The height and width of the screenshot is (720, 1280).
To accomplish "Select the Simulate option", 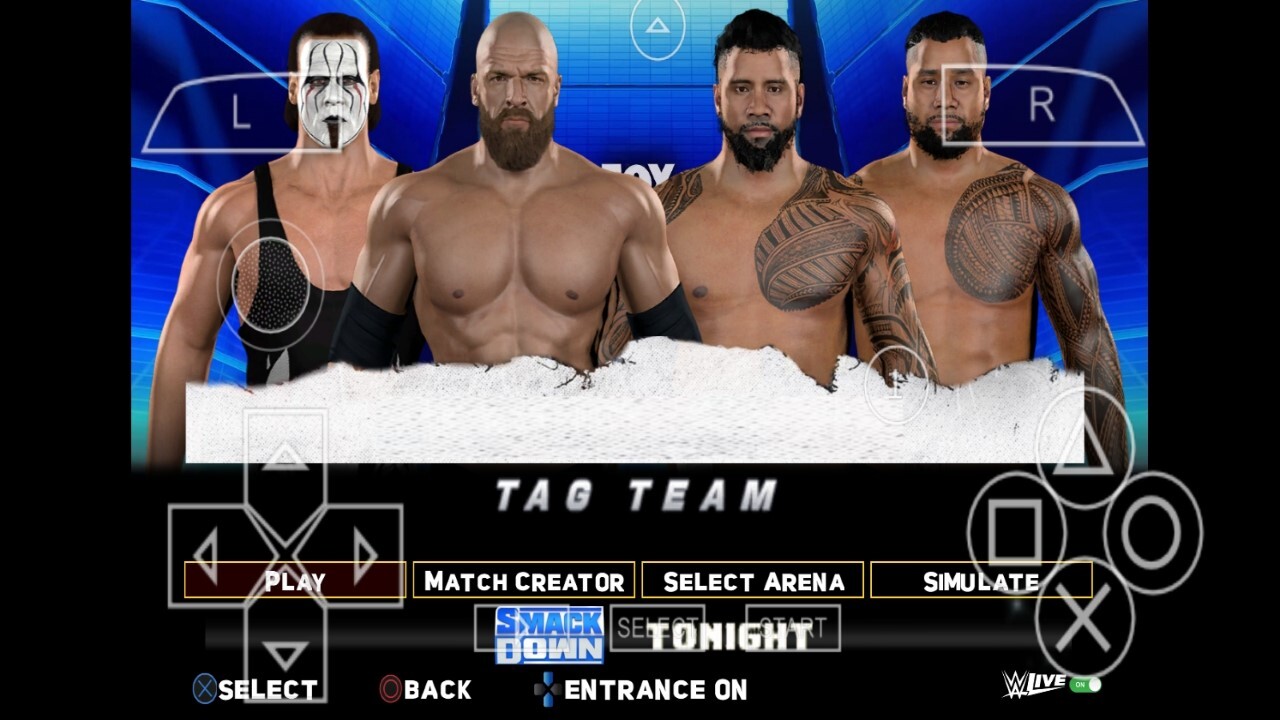I will point(981,581).
